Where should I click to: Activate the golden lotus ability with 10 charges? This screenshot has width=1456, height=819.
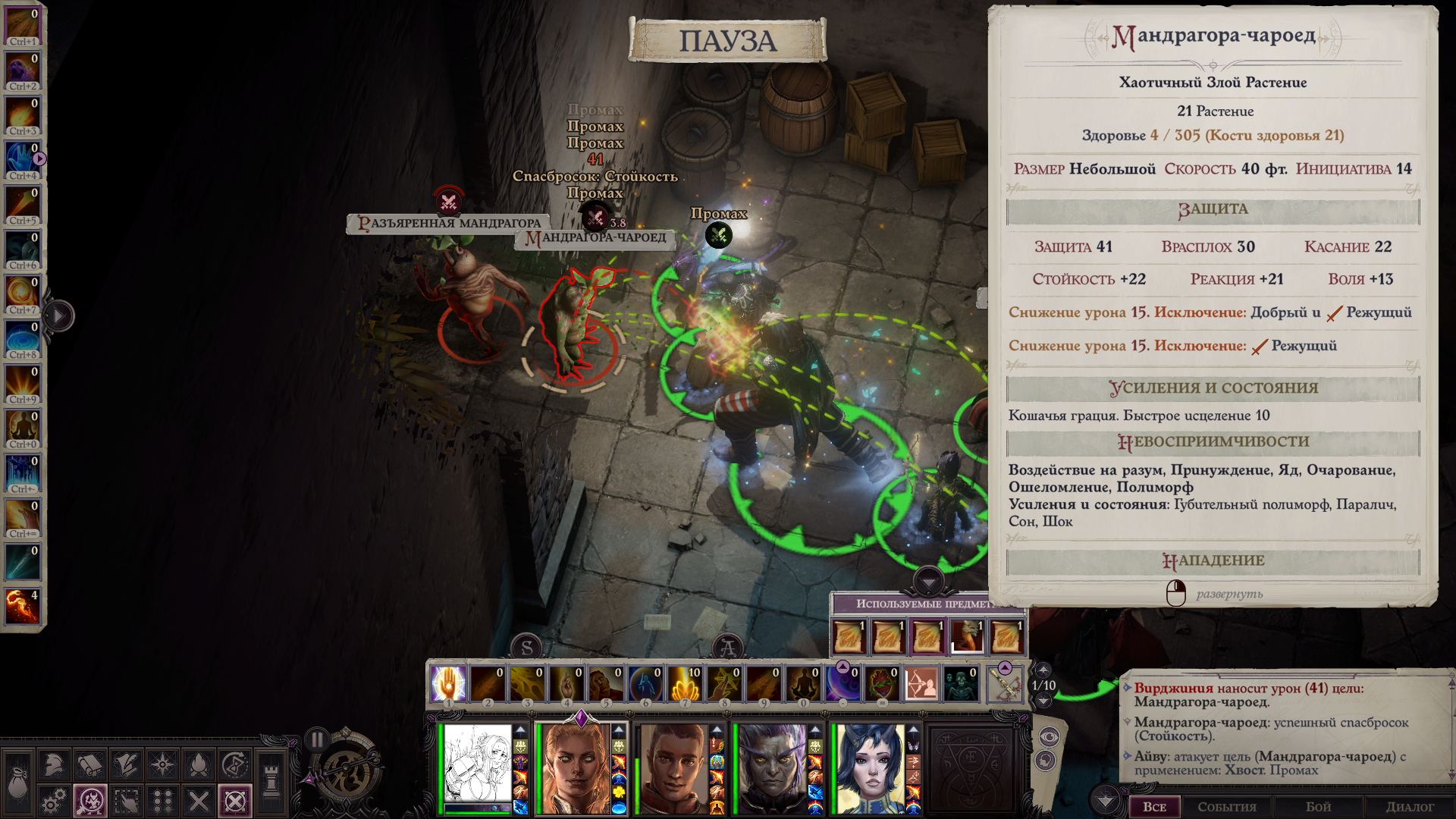(685, 683)
